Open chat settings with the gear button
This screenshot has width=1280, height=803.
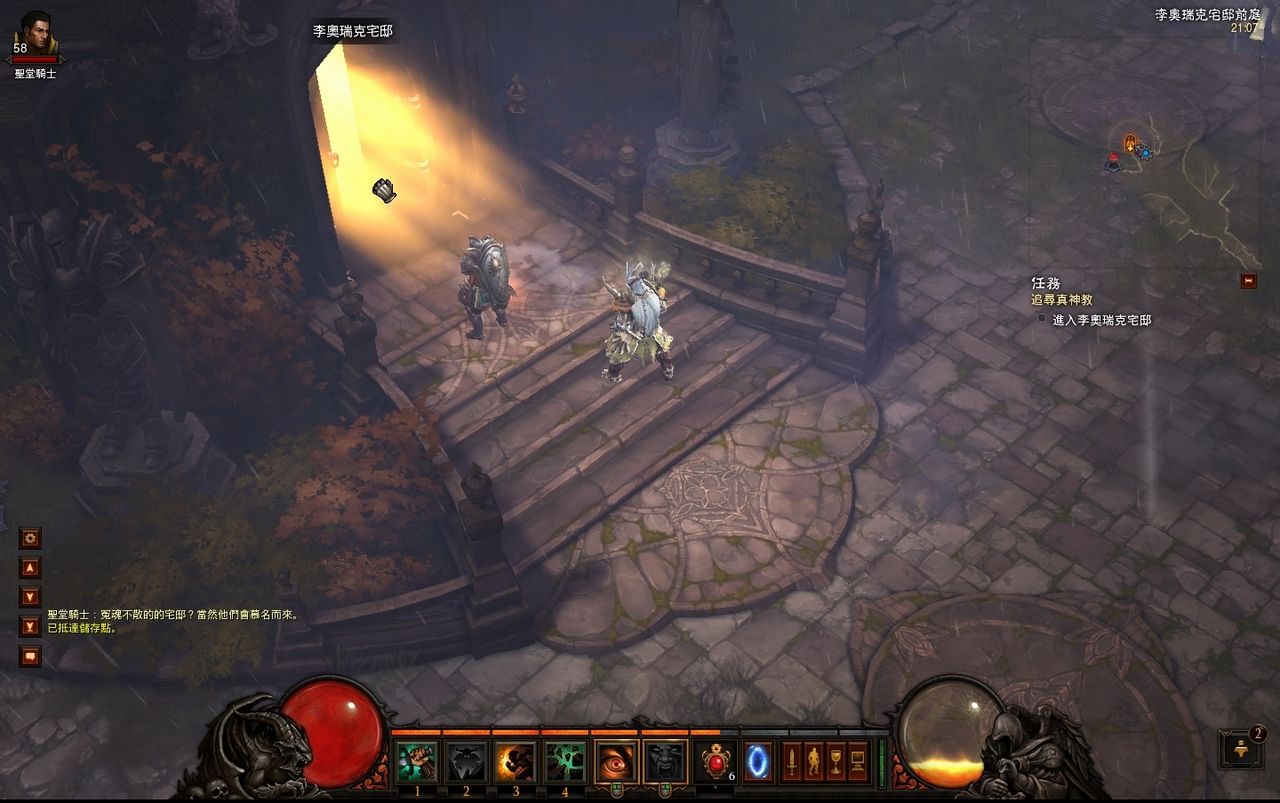(30, 538)
